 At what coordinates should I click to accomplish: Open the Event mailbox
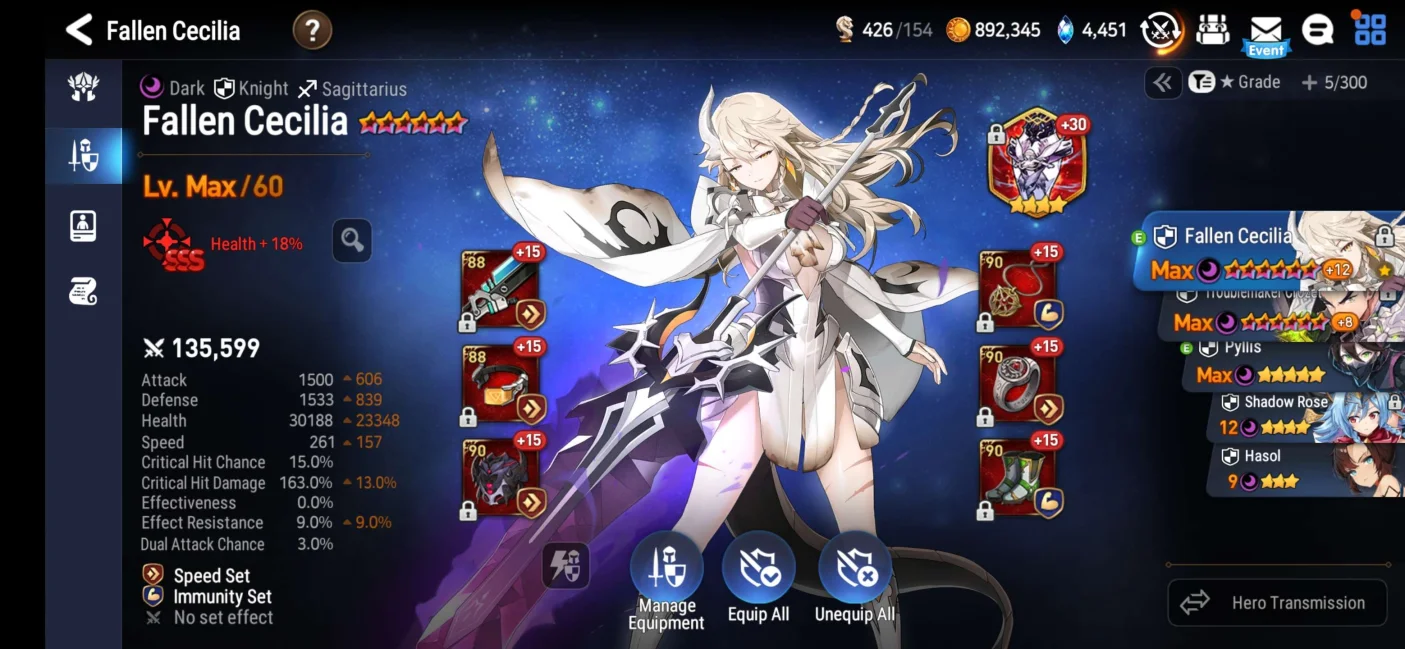(x=1265, y=33)
